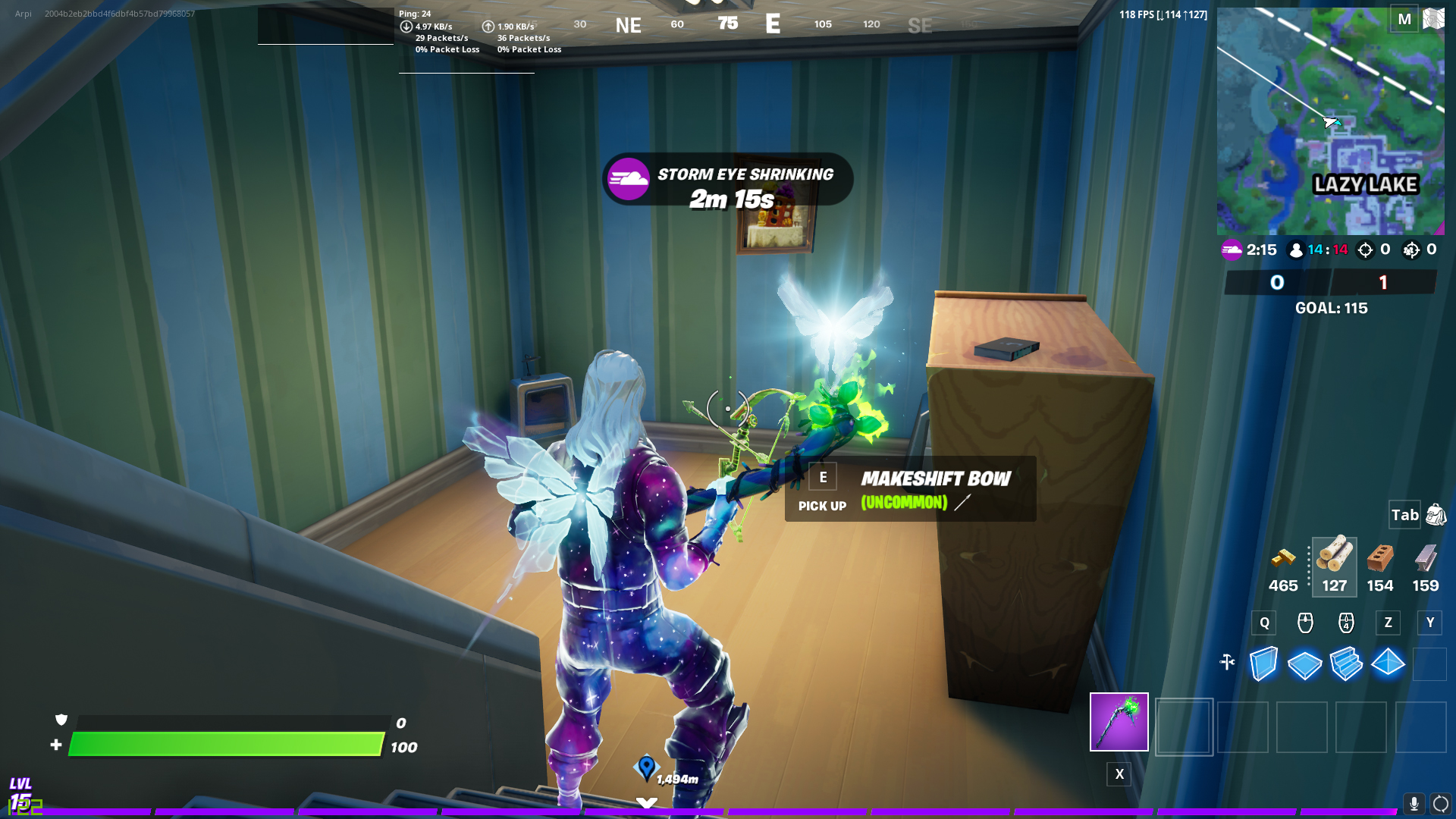The image size is (1456, 819).
Task: Click the gold bars icon
Action: tap(1283, 560)
